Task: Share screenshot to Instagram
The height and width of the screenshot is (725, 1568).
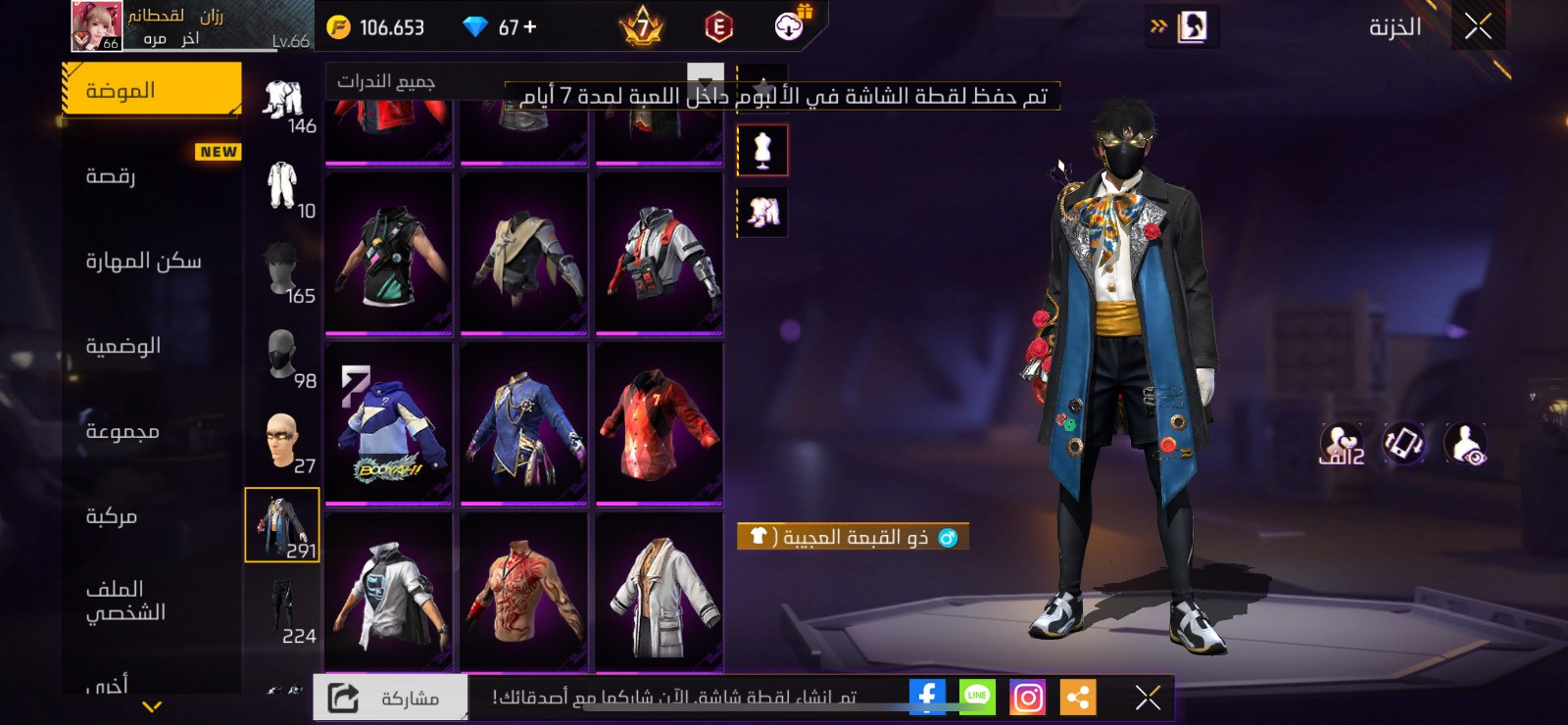Action: 1027,698
